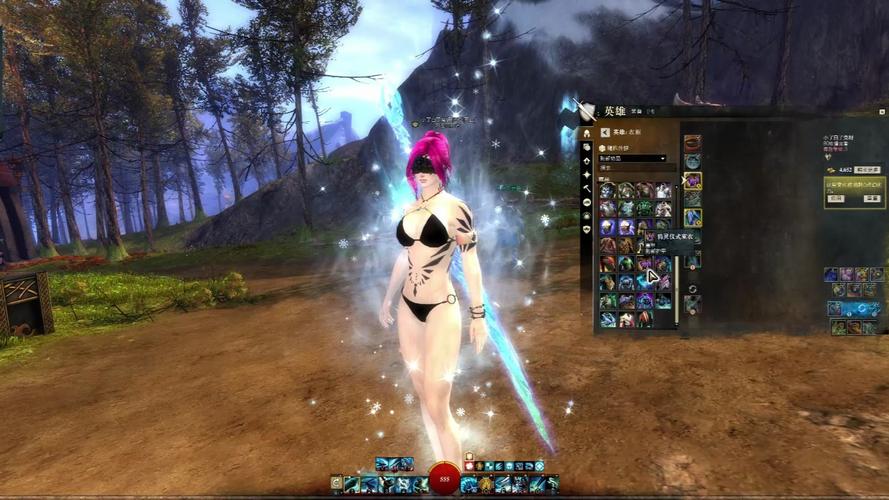Viewport: 889px width, 500px height.
Task: Close the Hero panel with the top-right button
Action: 882,111
